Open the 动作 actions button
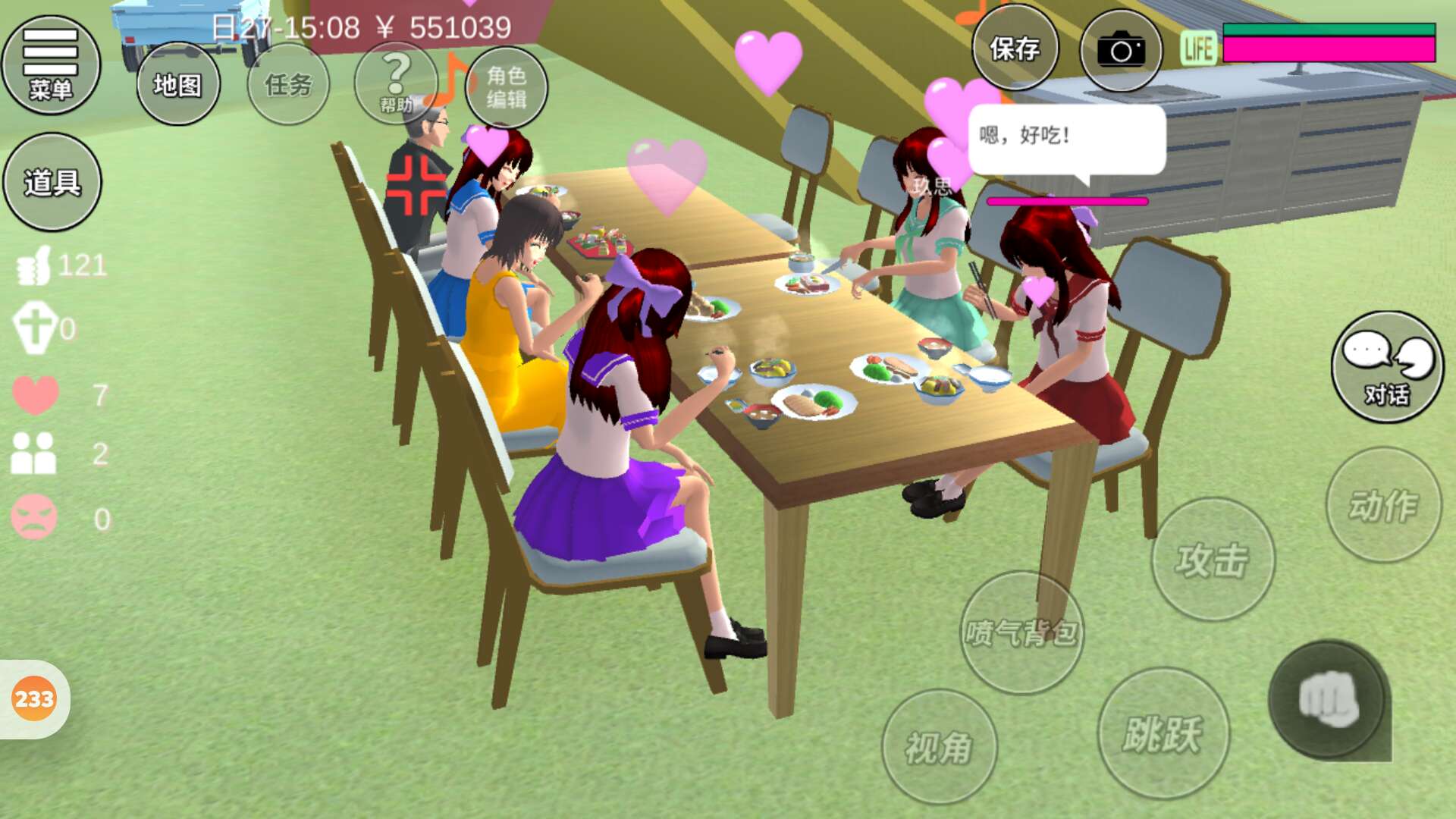The width and height of the screenshot is (1456, 819). click(1383, 505)
